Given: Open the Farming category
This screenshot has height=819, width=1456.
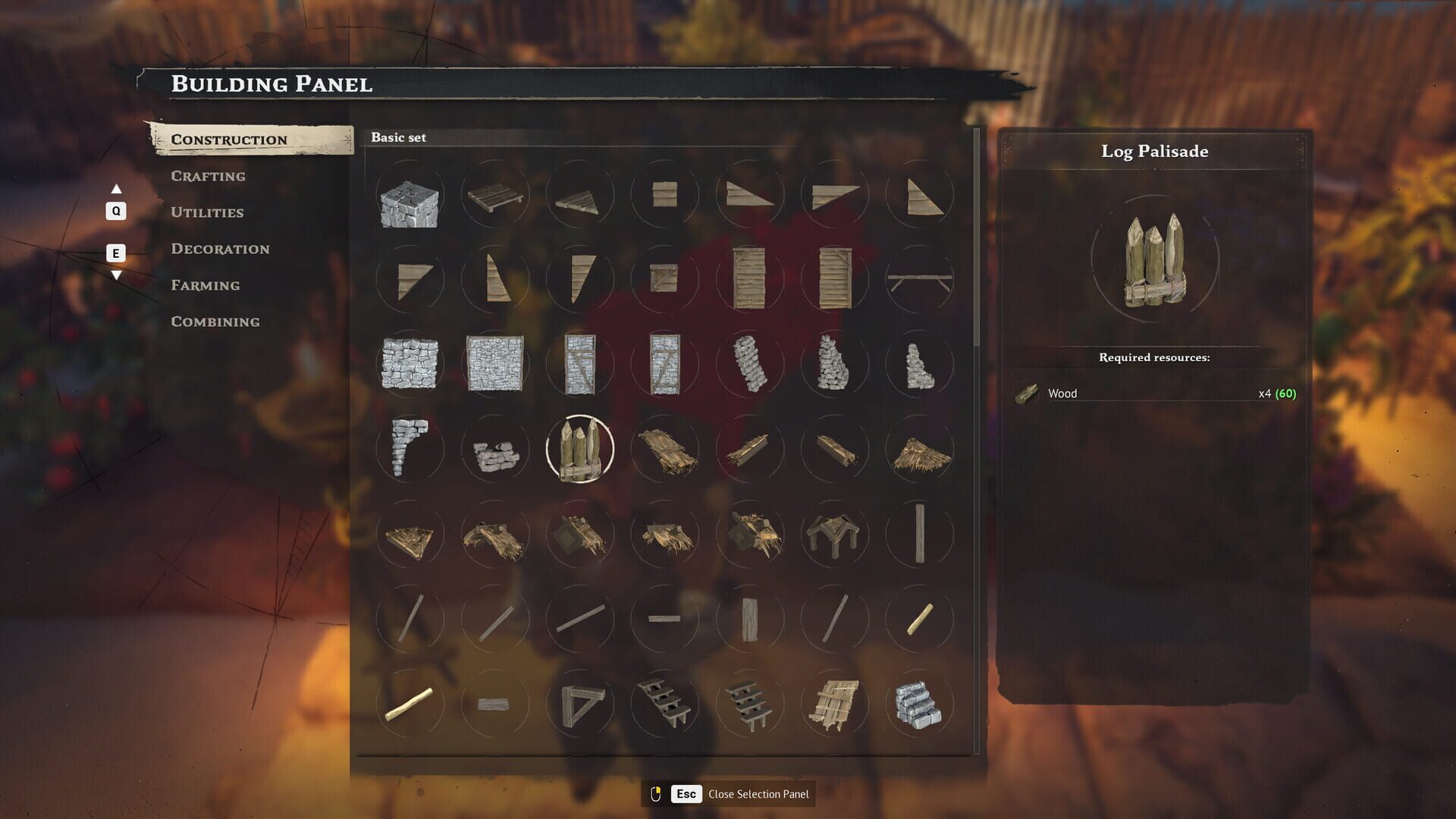Looking at the screenshot, I should (x=206, y=285).
